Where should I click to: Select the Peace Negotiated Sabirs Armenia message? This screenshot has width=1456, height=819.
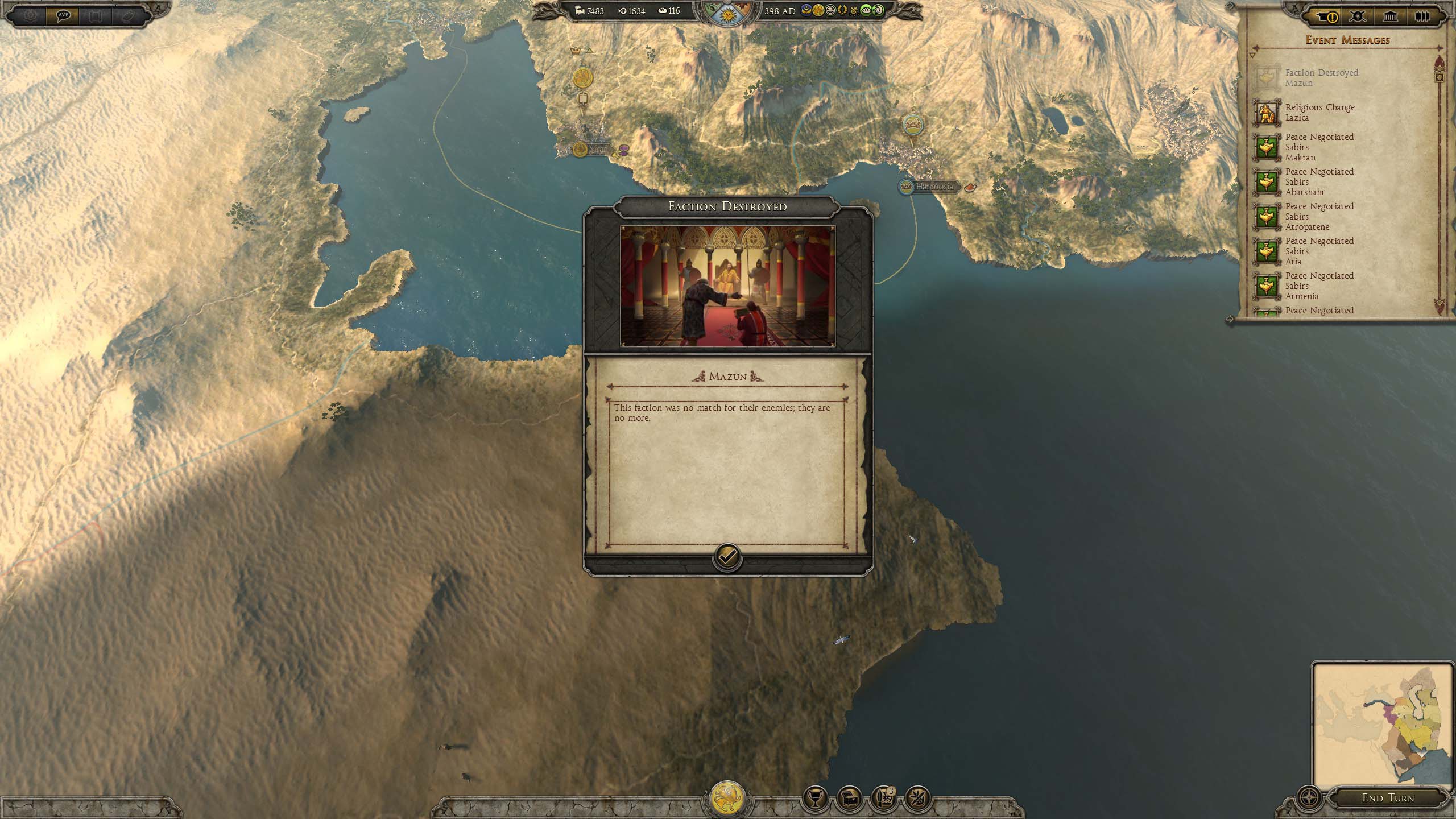1319,286
